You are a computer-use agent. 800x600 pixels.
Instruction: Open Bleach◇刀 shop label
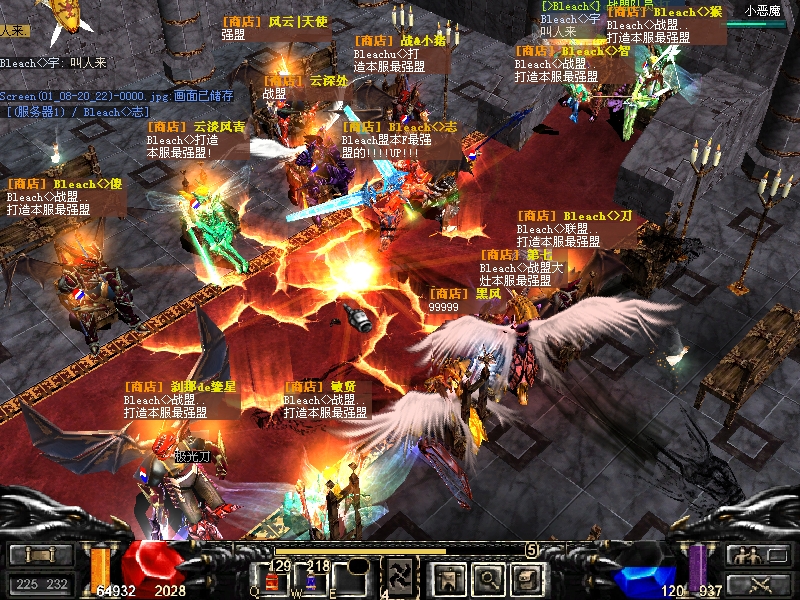[575, 216]
